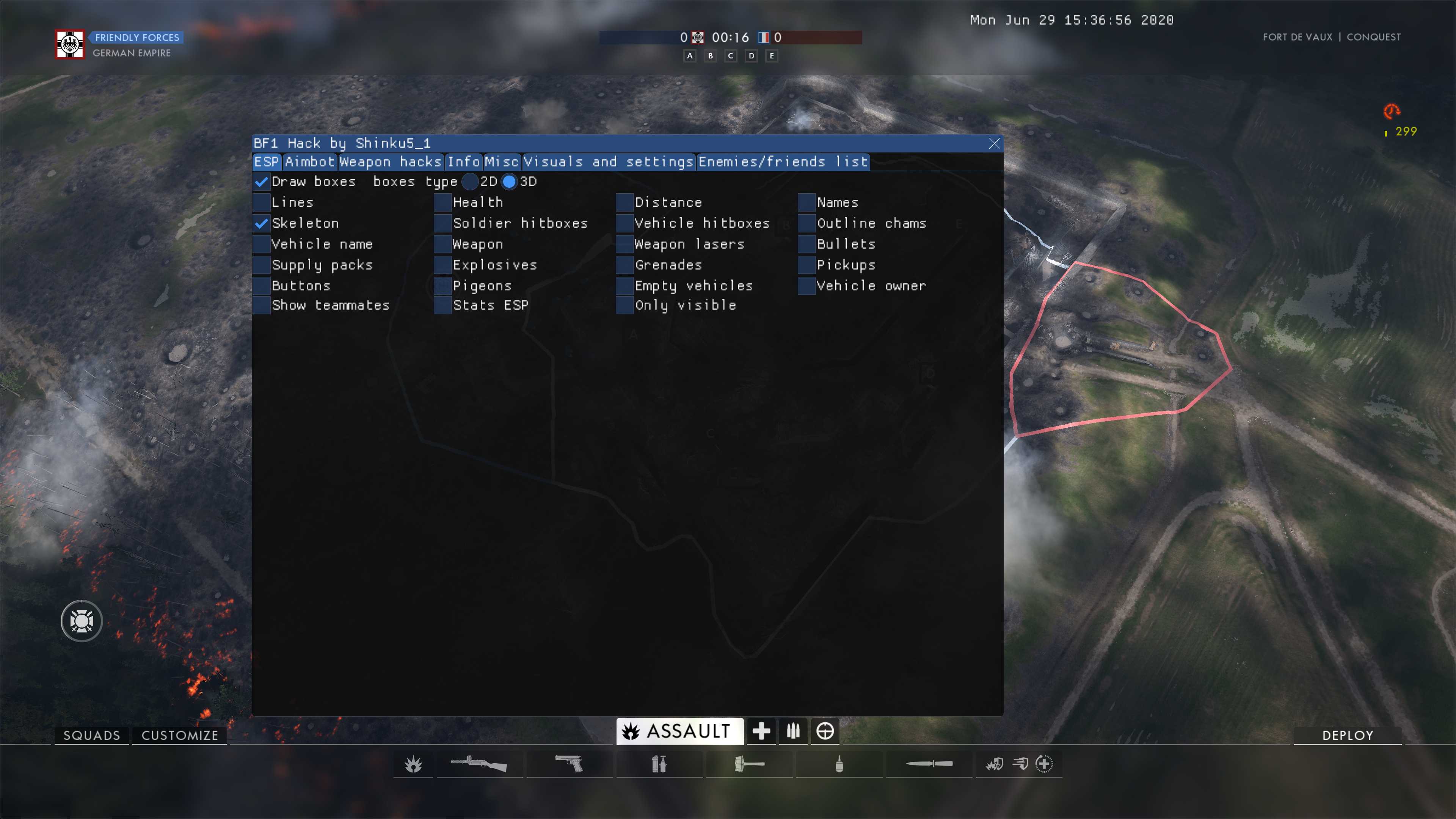Image resolution: width=1456 pixels, height=819 pixels.
Task: Click the DEPLOY button
Action: coord(1347,735)
